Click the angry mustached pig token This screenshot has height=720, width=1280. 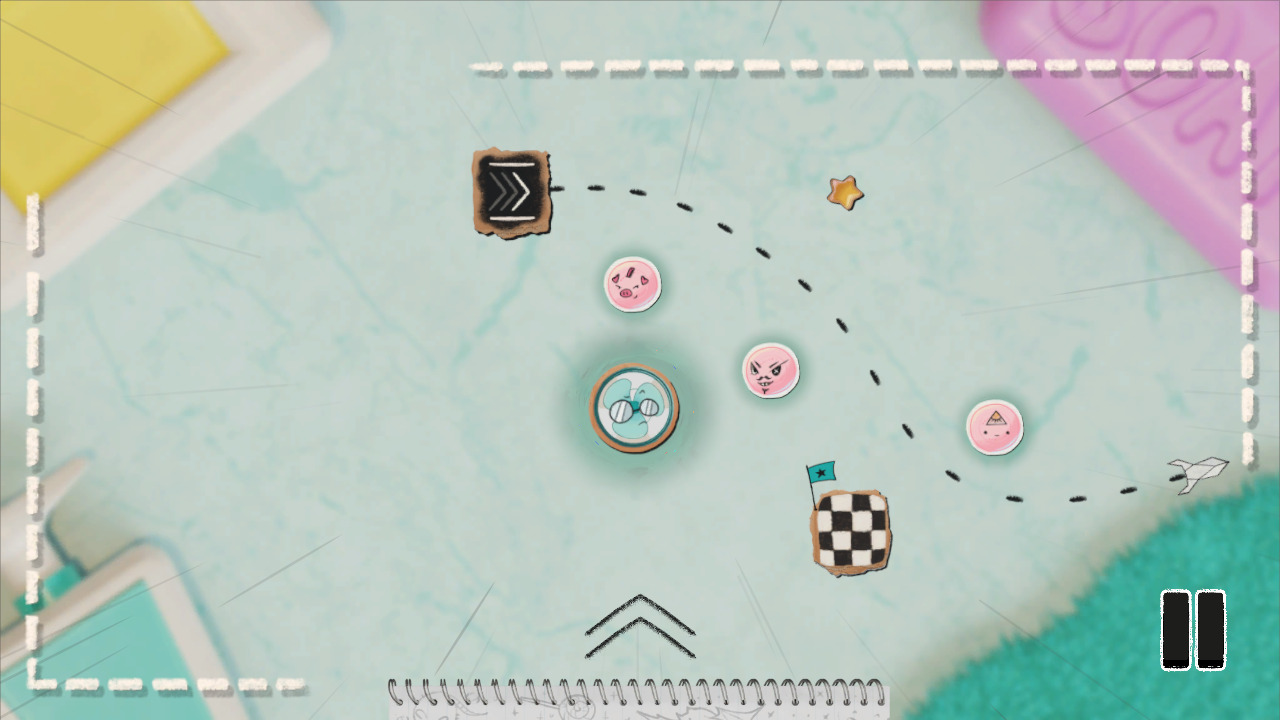pyautogui.click(x=770, y=370)
